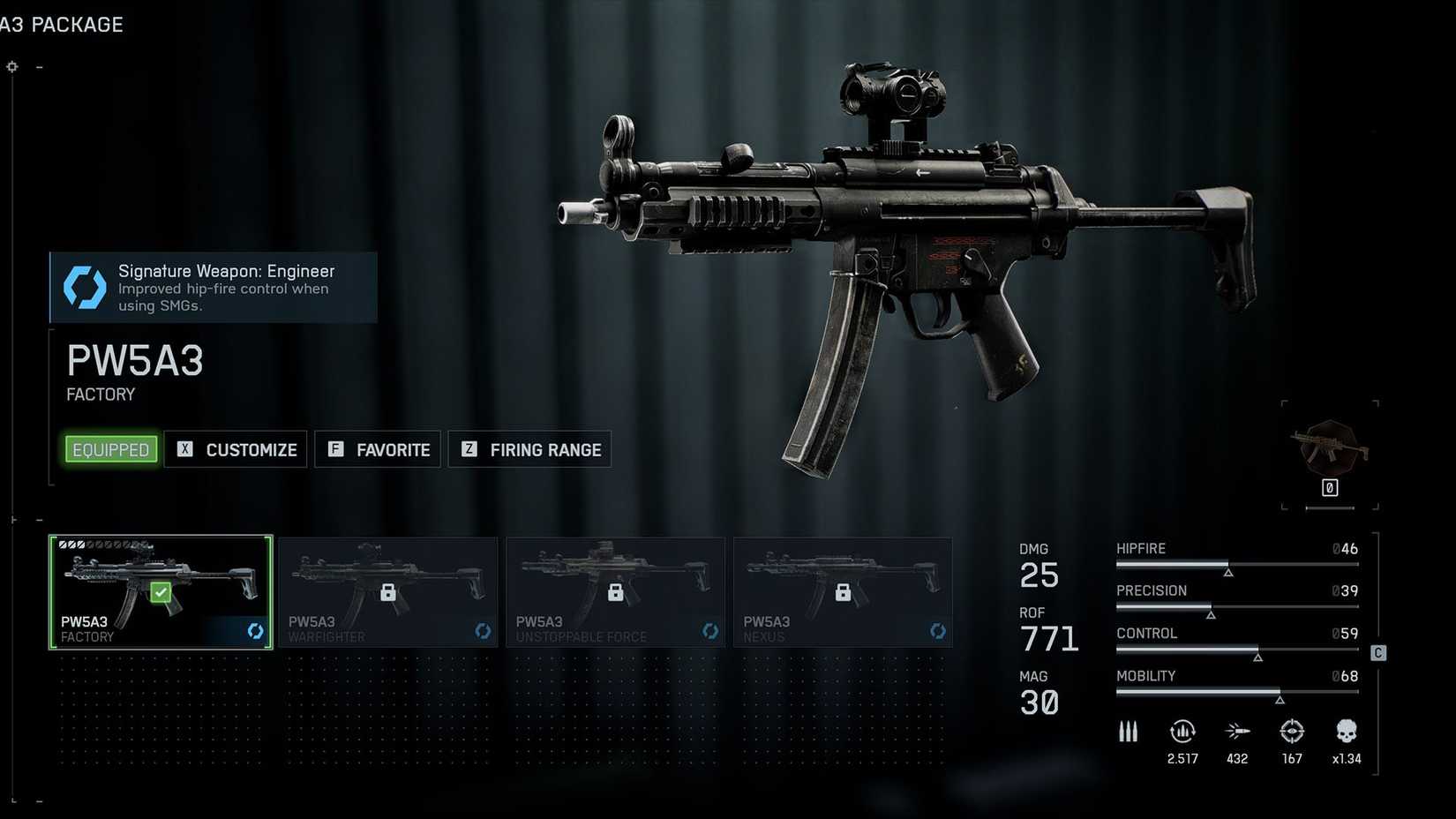Show the bullet ammo type stat icon
Screen dimensions: 1456x819
tap(1128, 732)
